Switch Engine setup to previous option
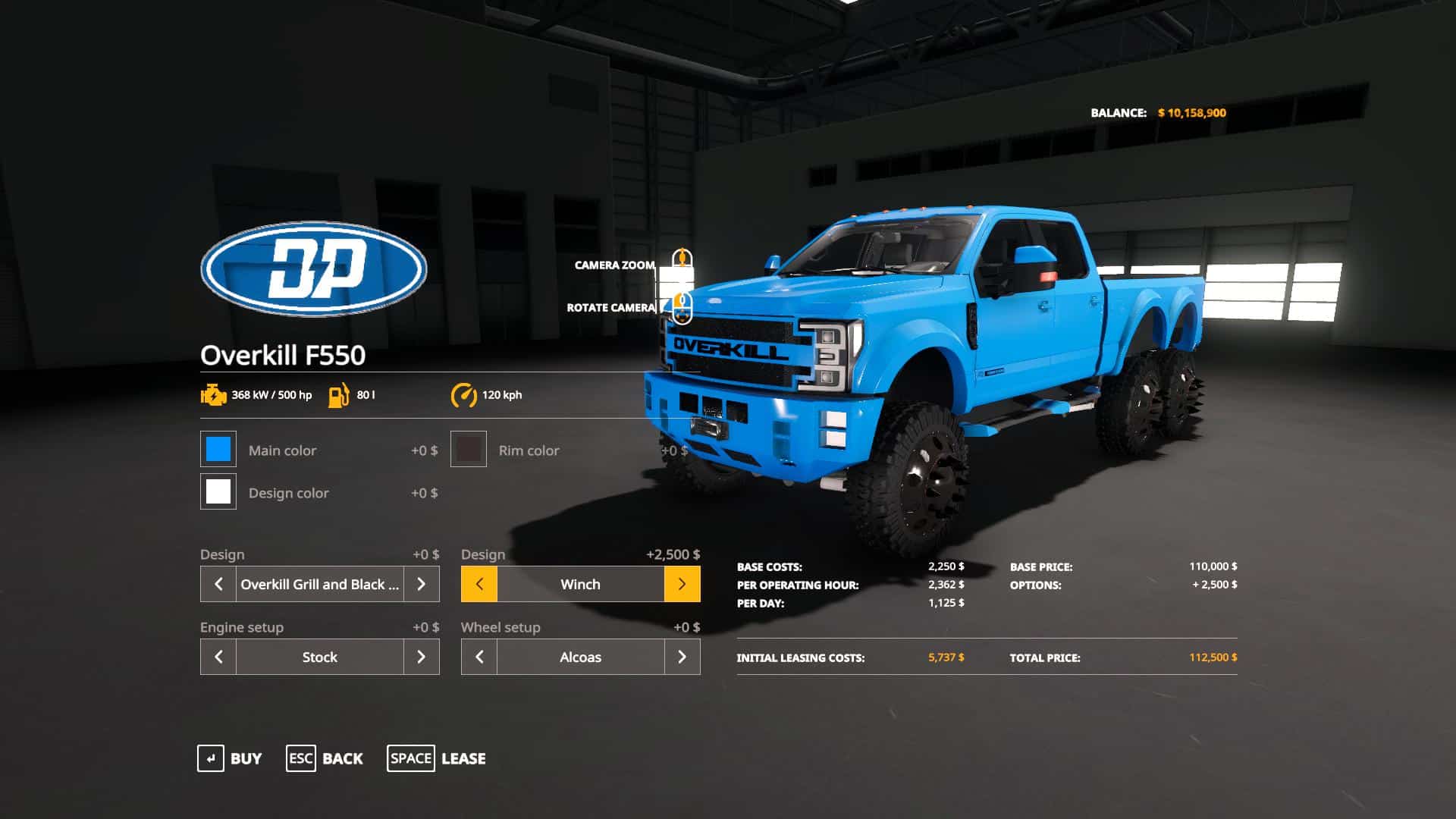 [218, 657]
